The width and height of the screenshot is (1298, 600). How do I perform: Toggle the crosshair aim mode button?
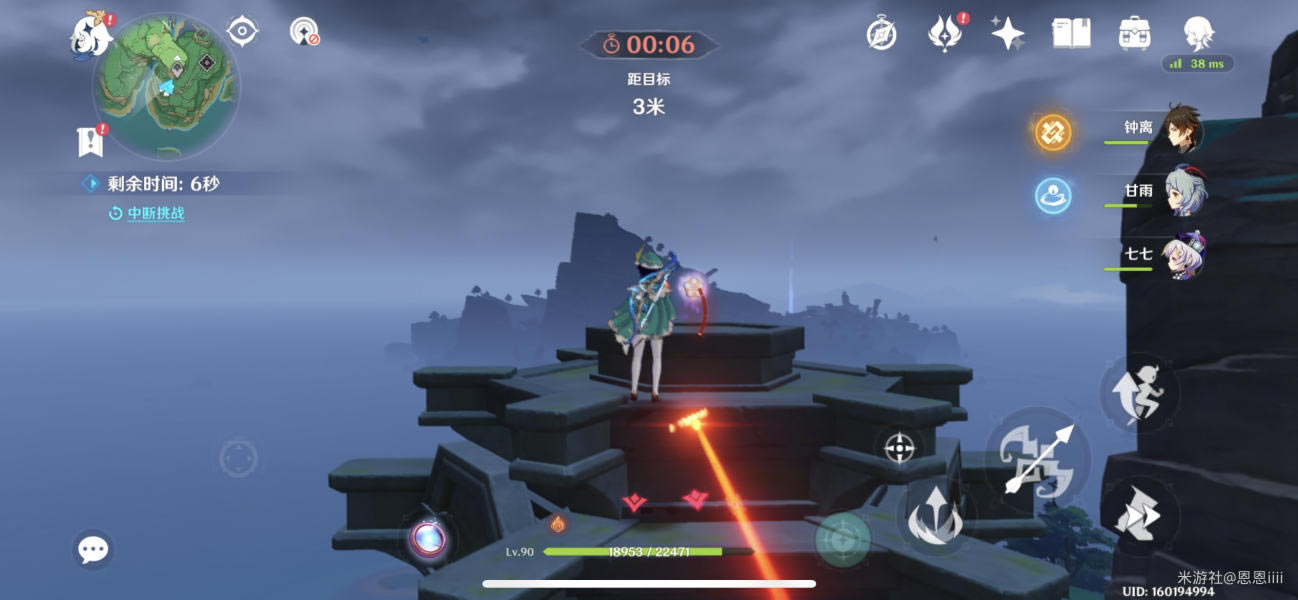(x=899, y=447)
